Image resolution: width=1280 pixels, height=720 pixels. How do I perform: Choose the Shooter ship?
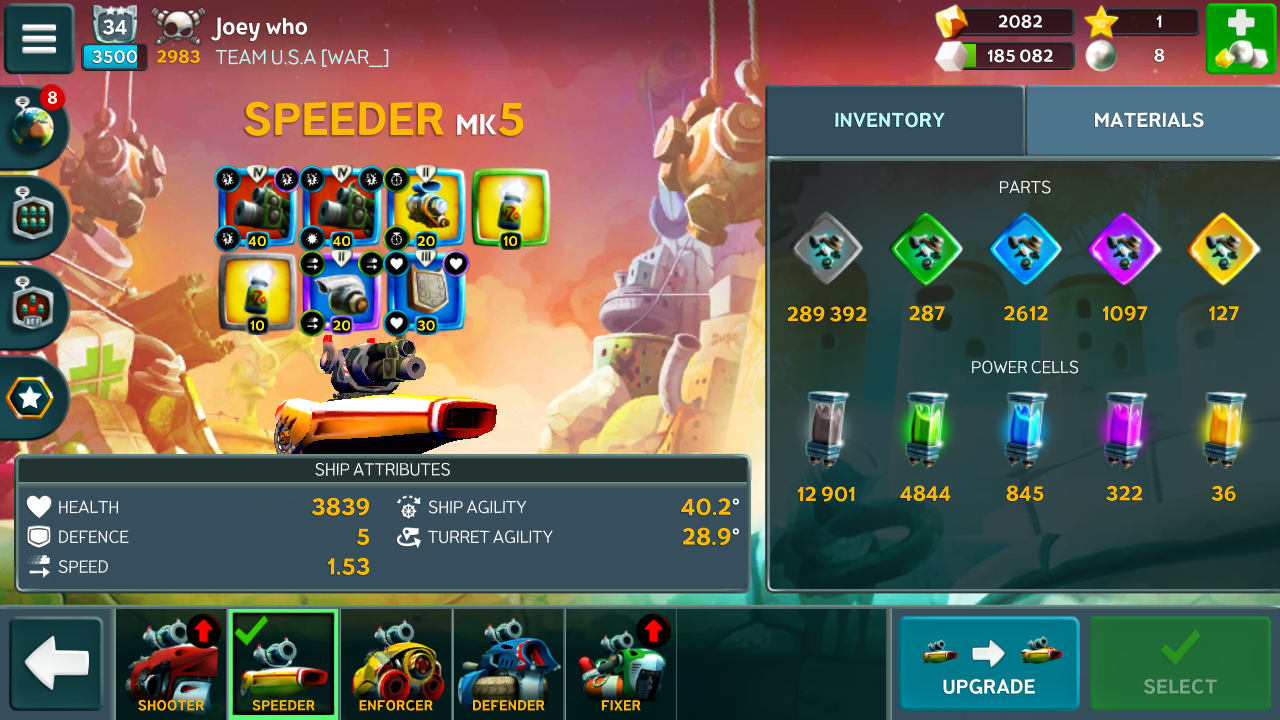[171, 664]
